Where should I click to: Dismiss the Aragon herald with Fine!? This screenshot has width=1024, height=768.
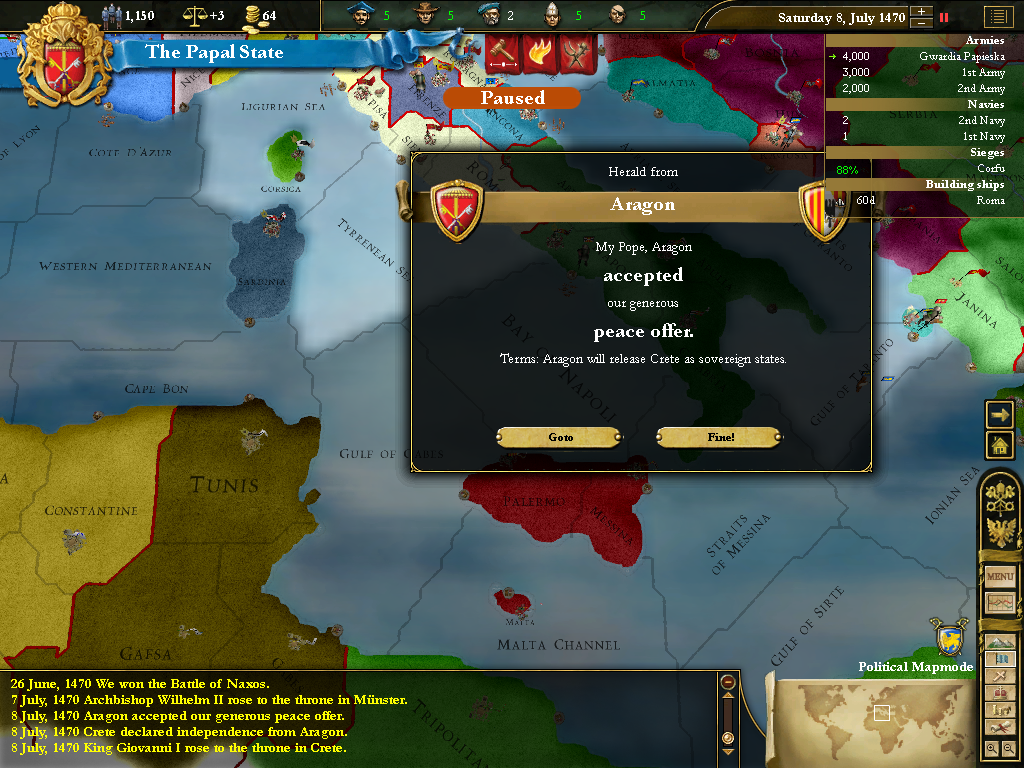719,437
